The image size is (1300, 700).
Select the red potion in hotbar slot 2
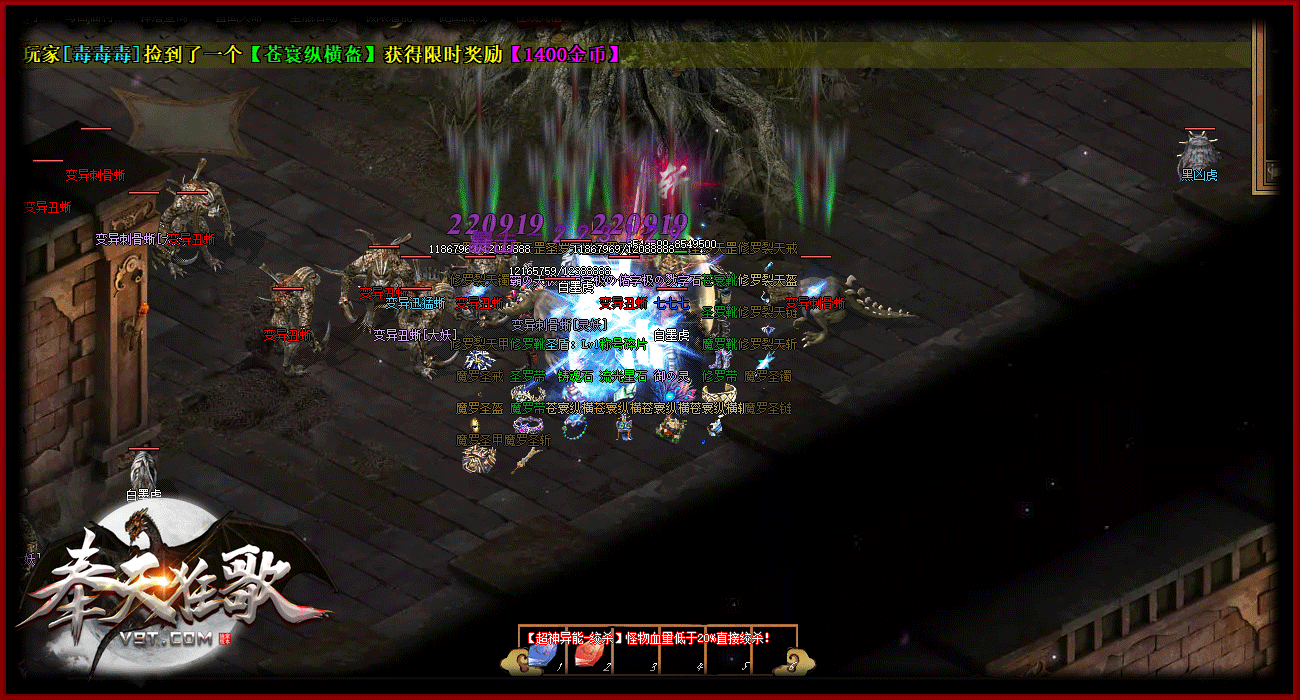pos(589,656)
